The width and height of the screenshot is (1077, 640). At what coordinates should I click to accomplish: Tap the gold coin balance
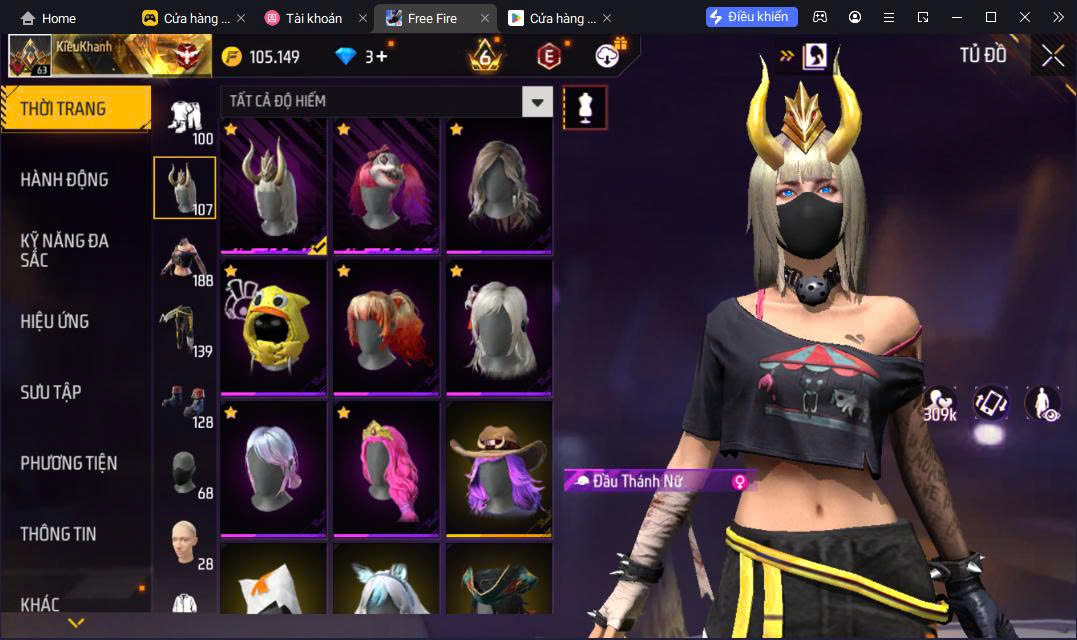point(260,57)
